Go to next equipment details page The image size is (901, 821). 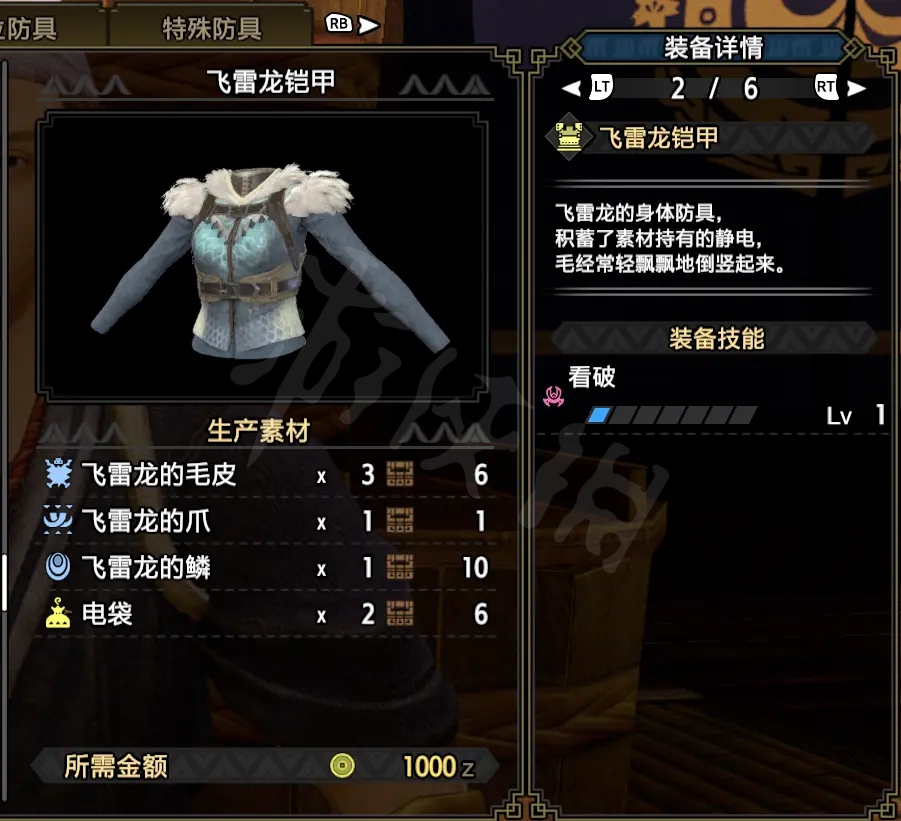click(840, 88)
